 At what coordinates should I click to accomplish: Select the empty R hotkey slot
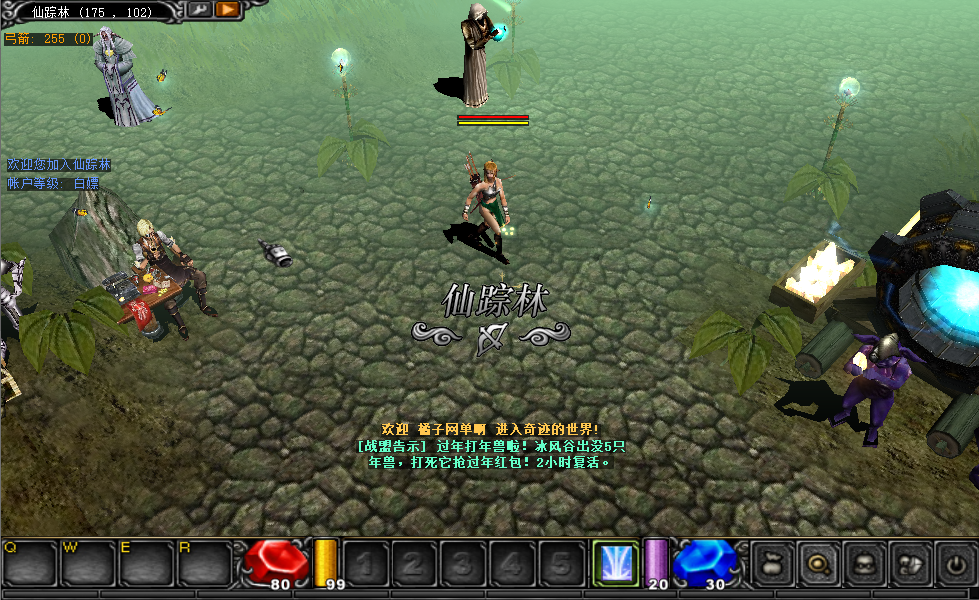coord(204,564)
